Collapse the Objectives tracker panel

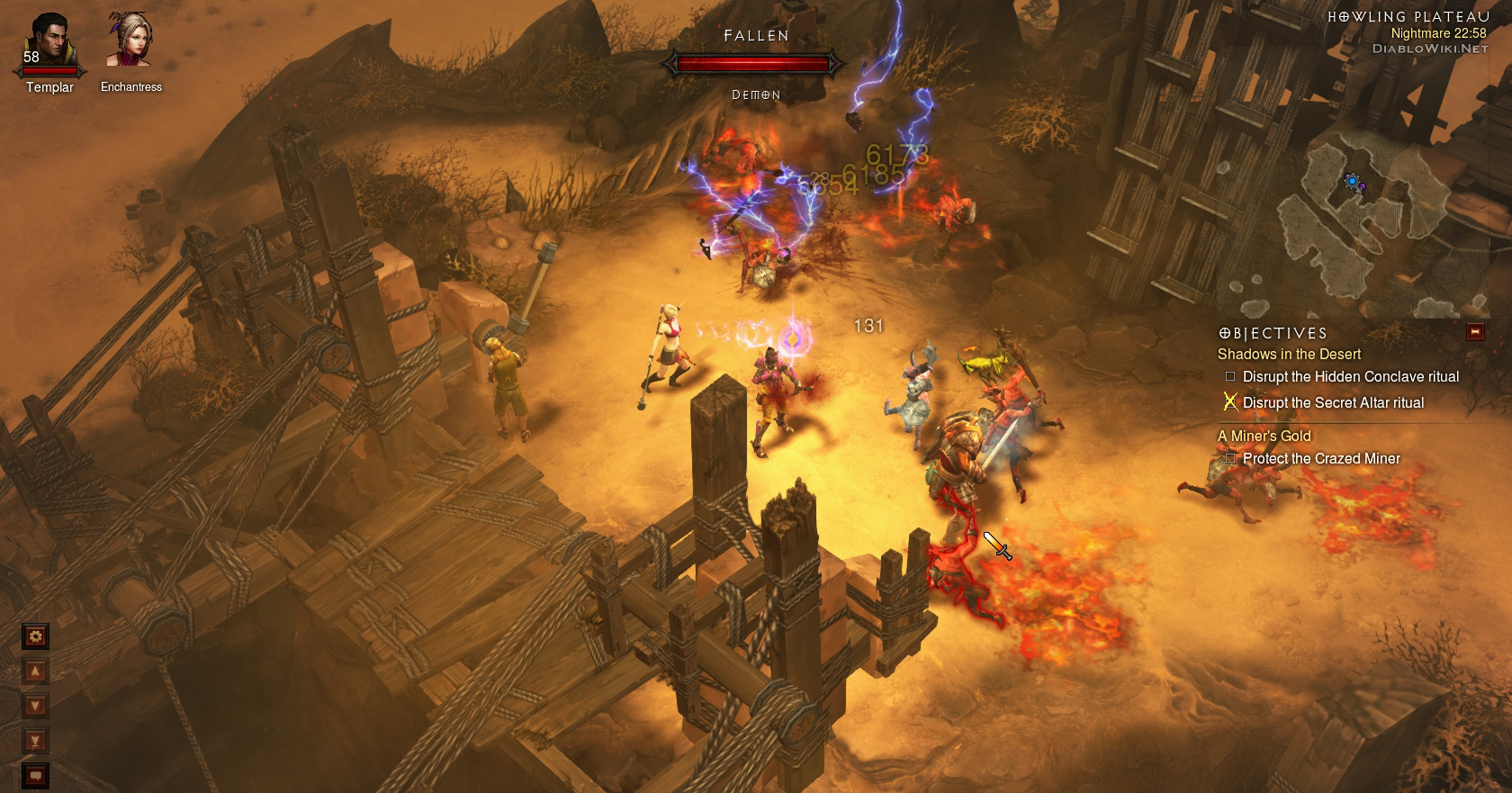coord(1475,332)
